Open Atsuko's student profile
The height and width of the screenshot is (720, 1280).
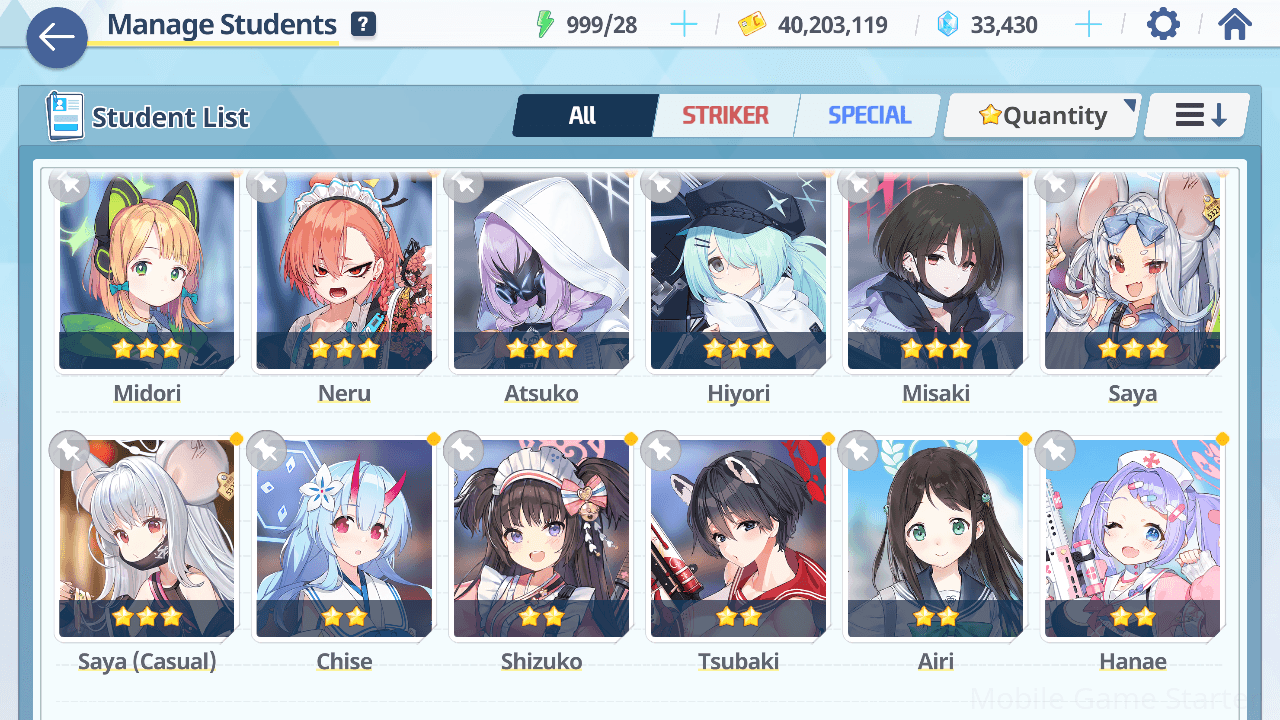click(x=541, y=272)
